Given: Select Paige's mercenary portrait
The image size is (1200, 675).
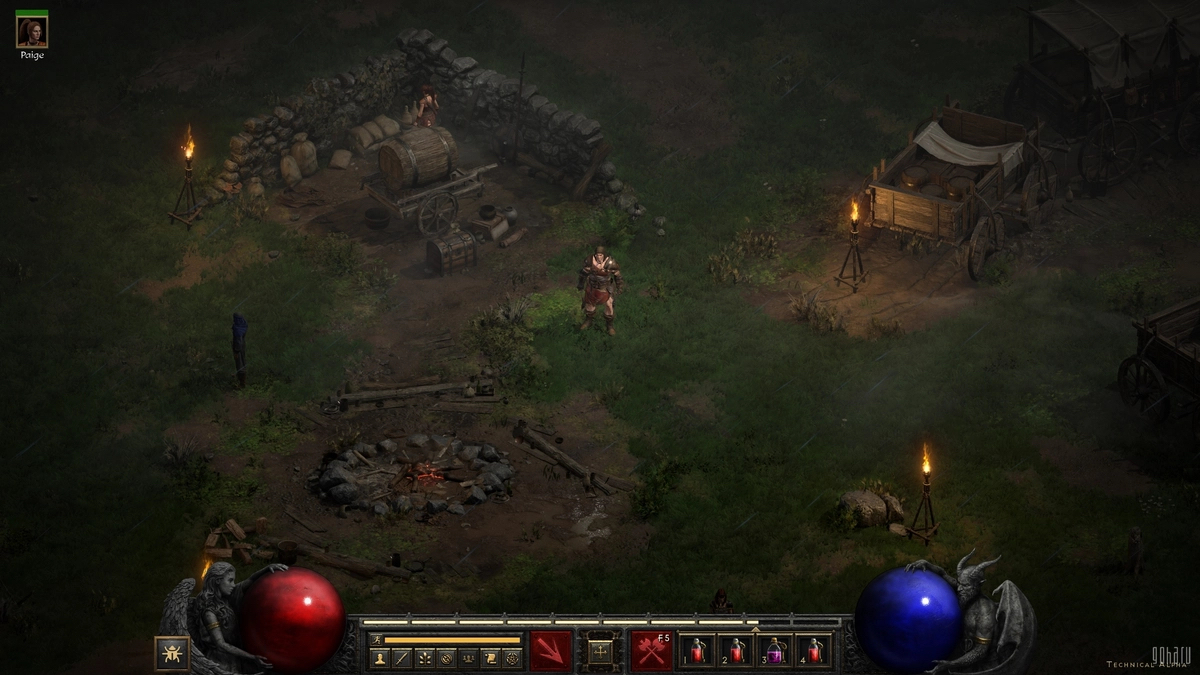Looking at the screenshot, I should (x=31, y=32).
